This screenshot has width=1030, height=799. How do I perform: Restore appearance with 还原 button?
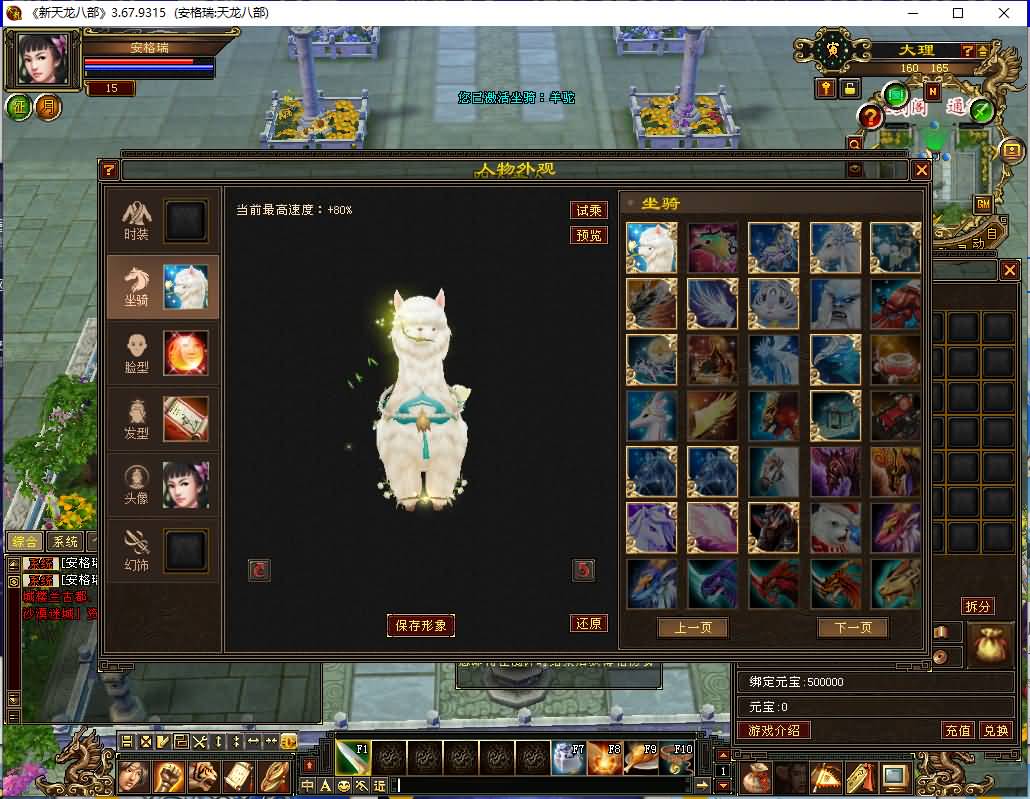point(588,623)
